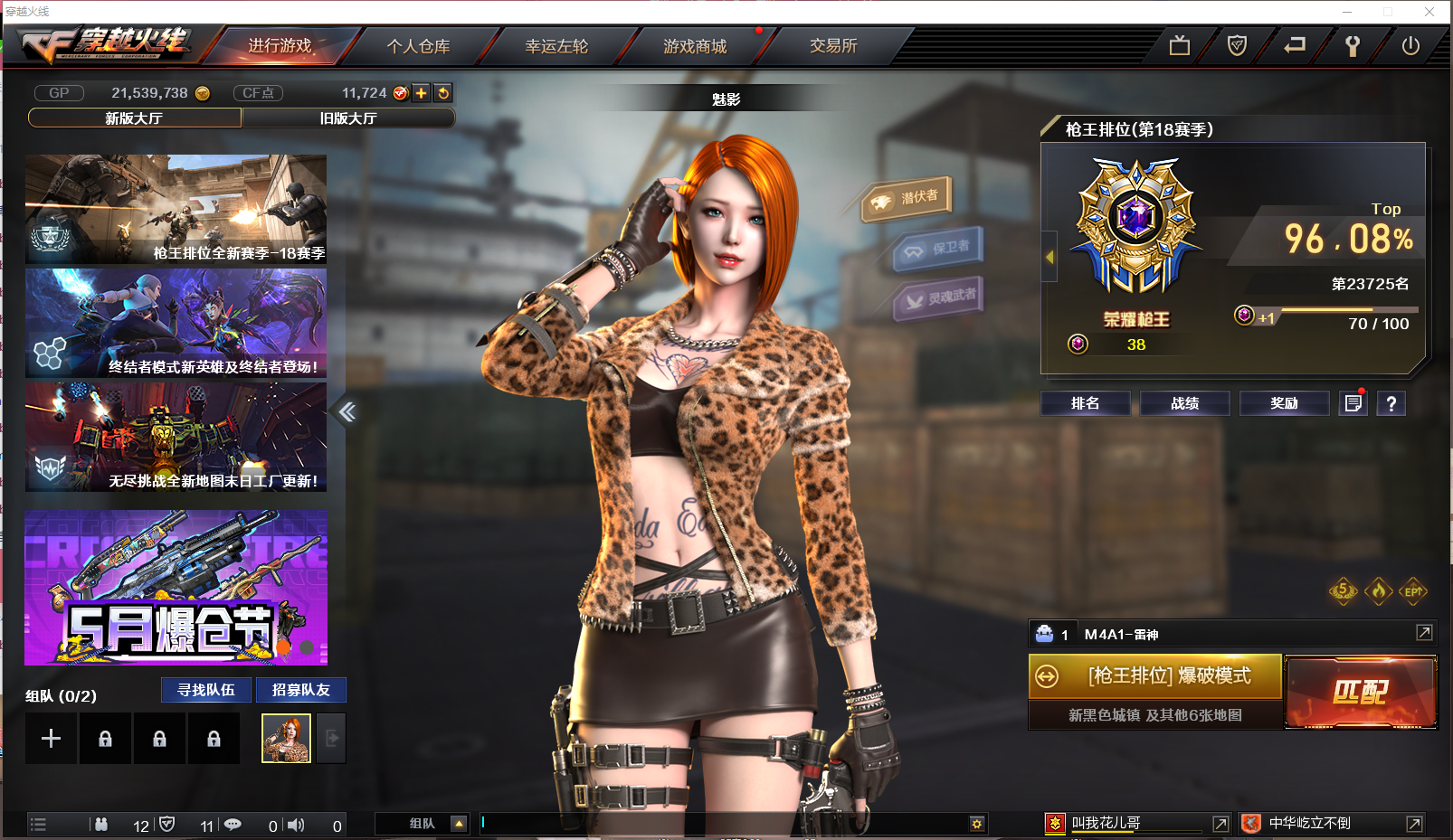This screenshot has height=840, width=1453.
Task: Open the 个人仓库 inventory menu
Action: [418, 46]
